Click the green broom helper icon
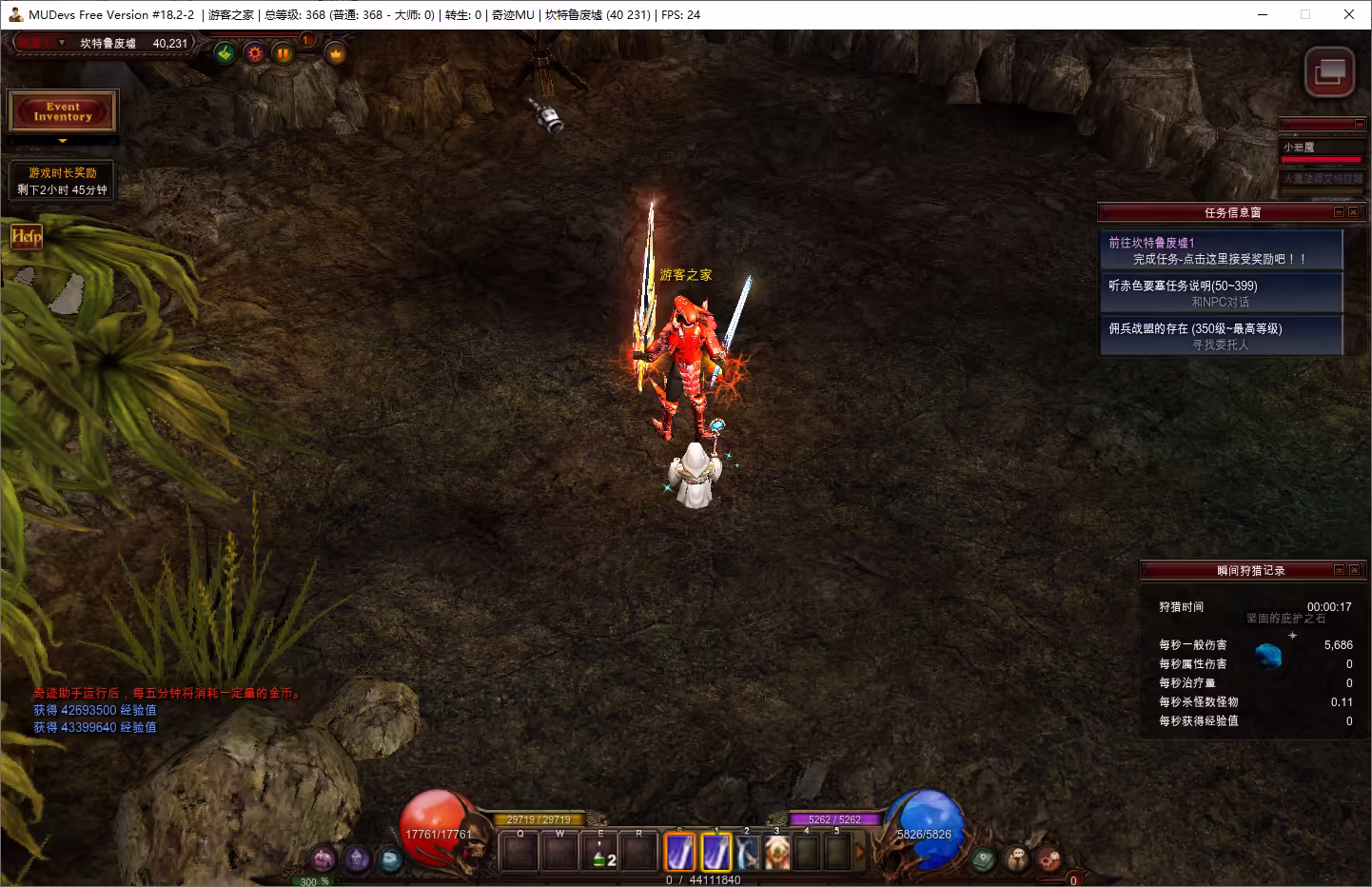Screen dimensions: 1372x887 tap(225, 53)
